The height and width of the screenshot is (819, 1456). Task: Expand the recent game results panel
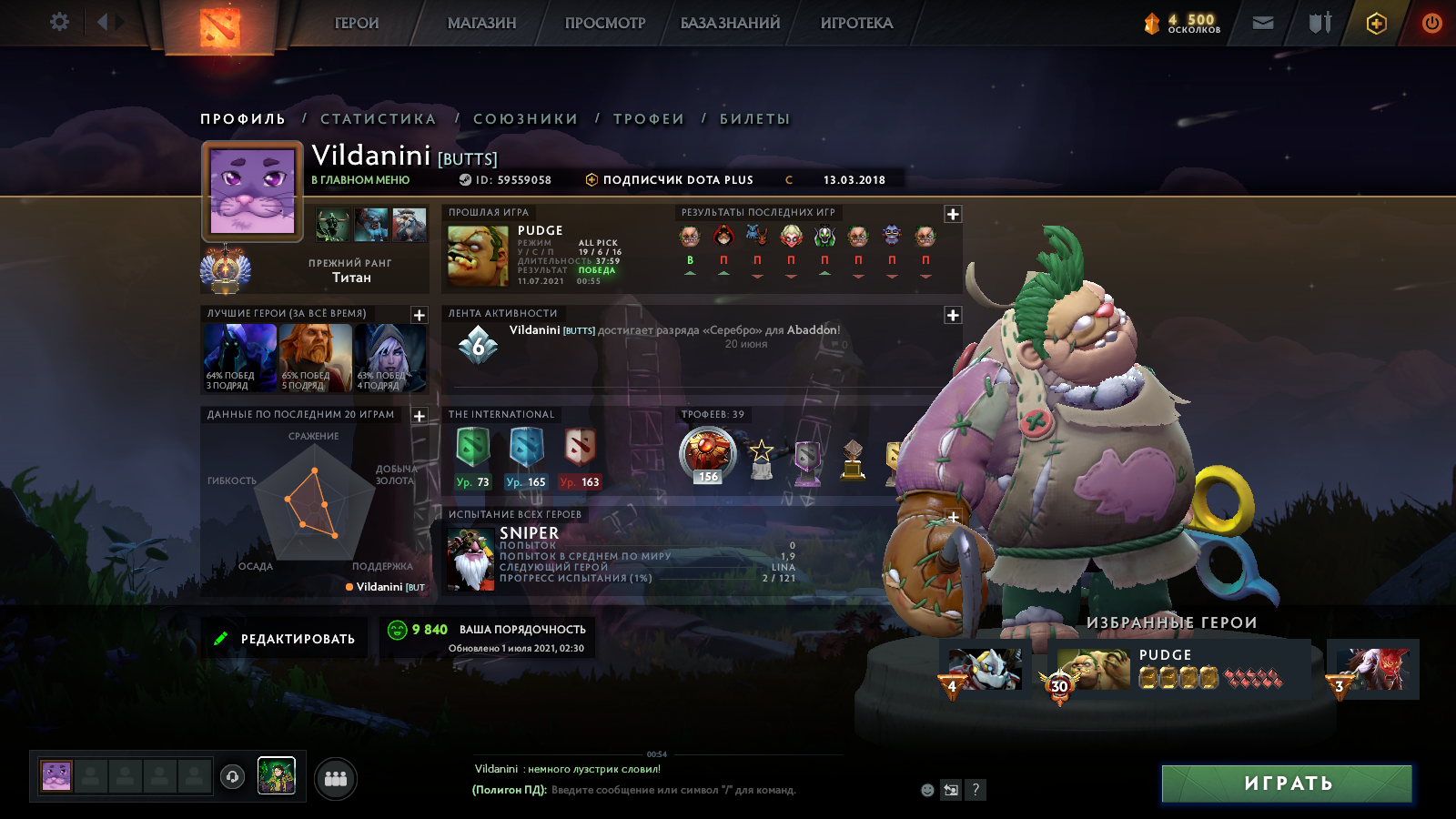point(953,214)
